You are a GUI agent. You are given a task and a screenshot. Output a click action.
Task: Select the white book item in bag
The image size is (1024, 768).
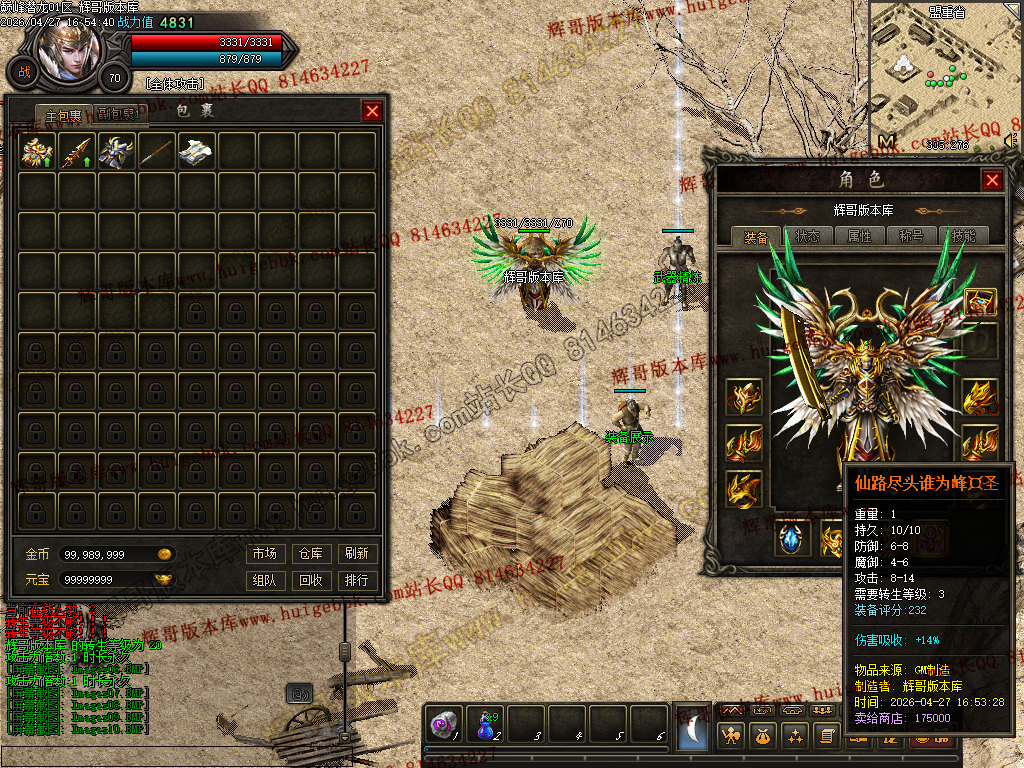tap(197, 151)
